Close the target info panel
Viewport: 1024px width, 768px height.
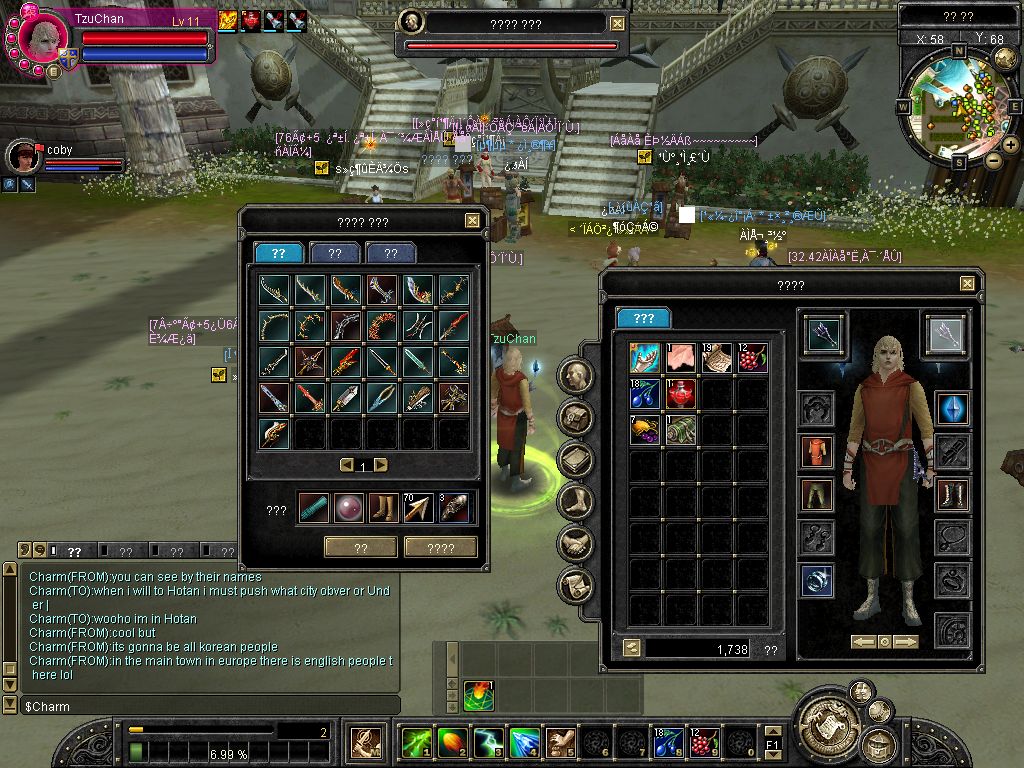click(617, 23)
